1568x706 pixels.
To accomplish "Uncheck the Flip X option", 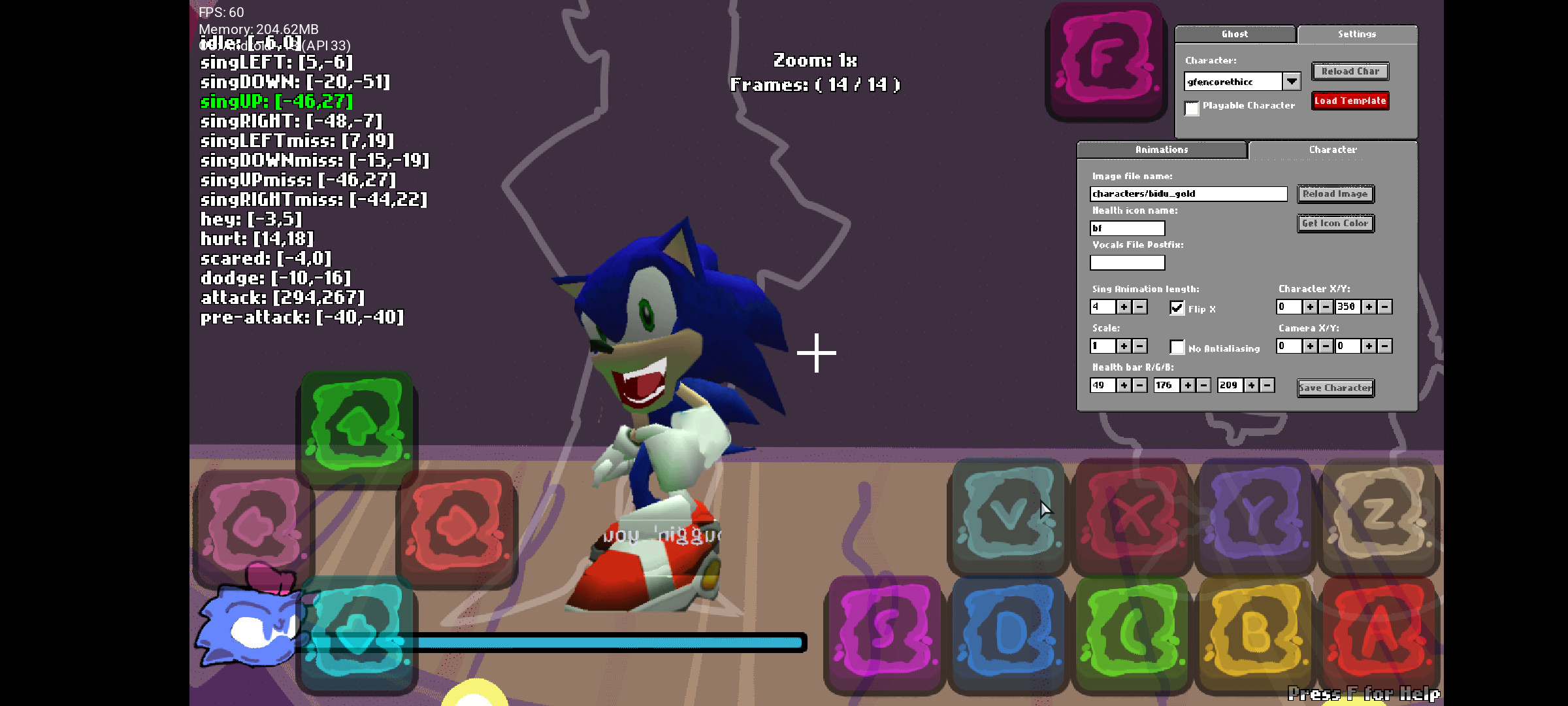I will click(1177, 308).
